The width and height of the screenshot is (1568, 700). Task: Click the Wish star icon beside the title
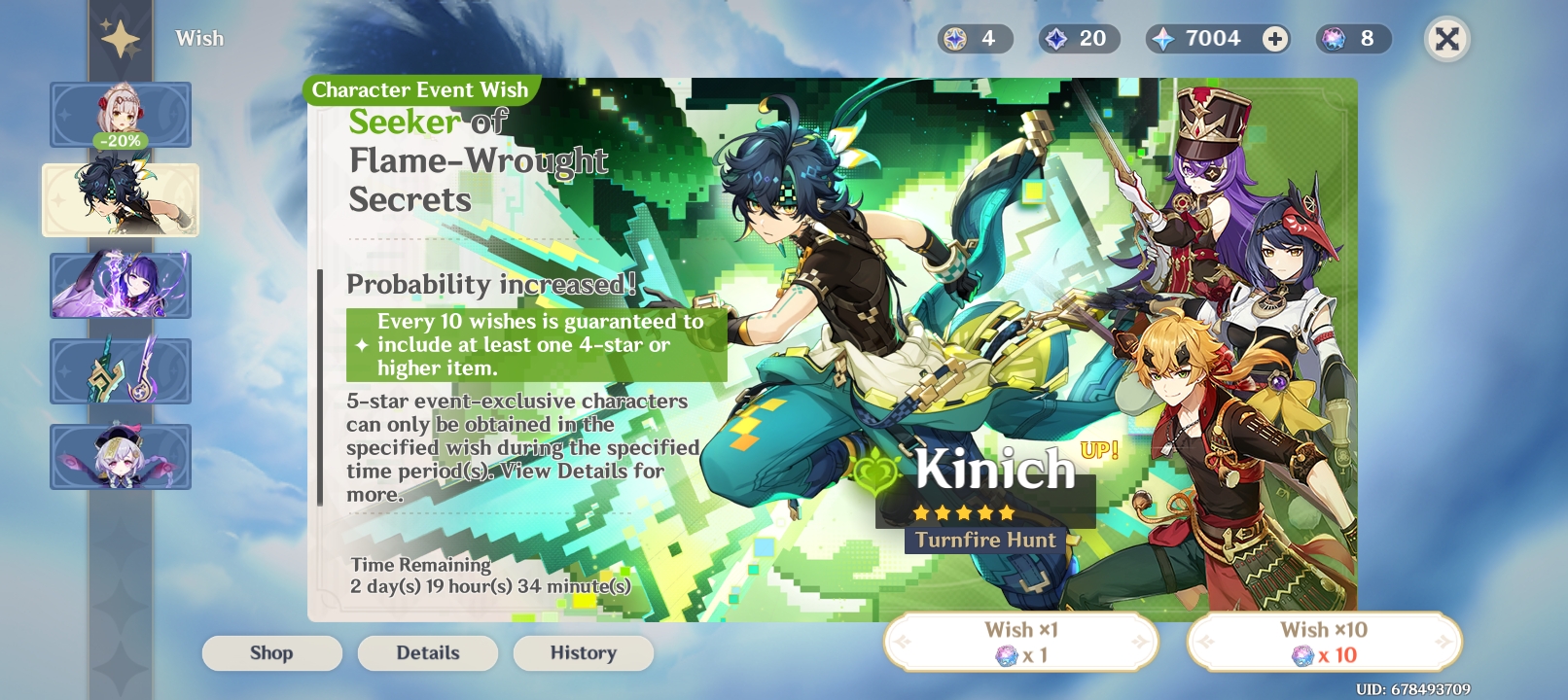pos(119,38)
